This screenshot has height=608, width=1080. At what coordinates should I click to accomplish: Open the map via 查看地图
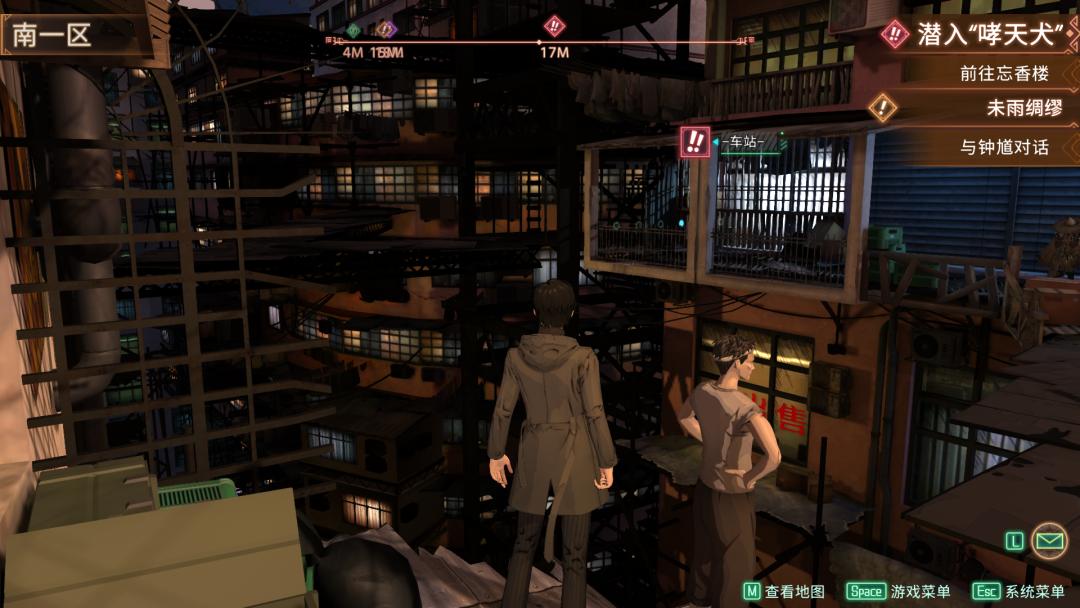(785, 591)
